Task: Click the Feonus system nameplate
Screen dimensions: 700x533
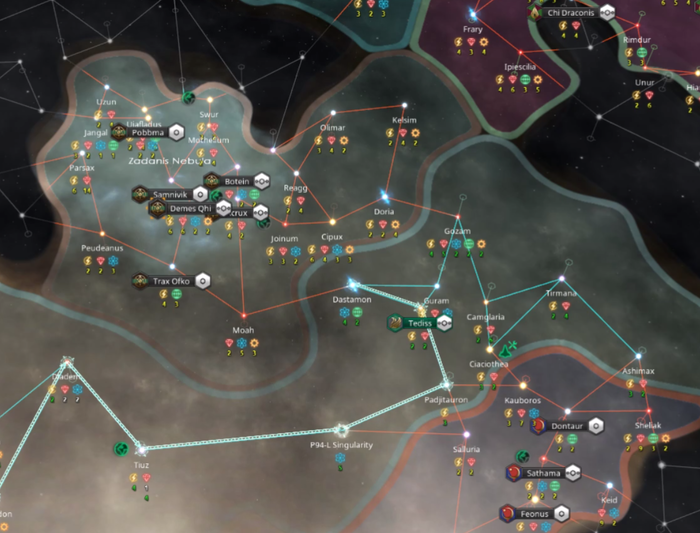Action: tap(534, 514)
